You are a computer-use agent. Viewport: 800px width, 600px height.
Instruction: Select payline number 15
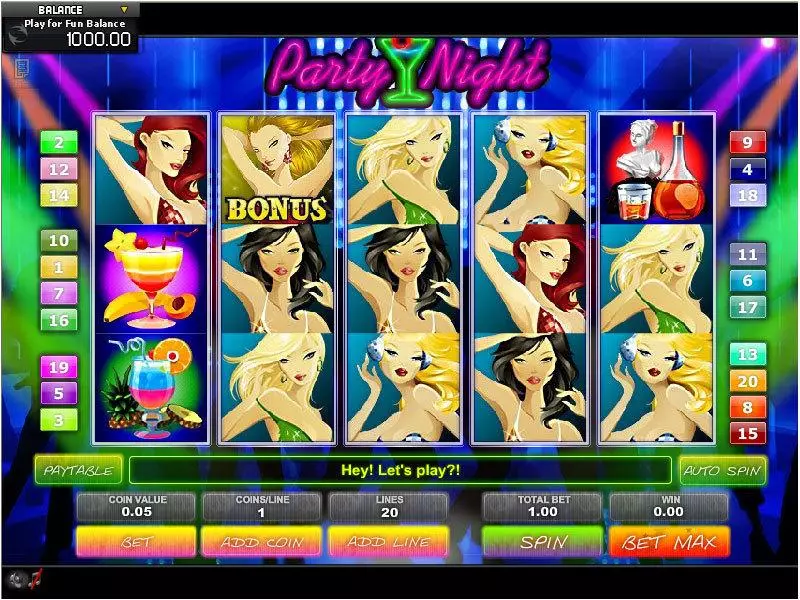(x=747, y=433)
